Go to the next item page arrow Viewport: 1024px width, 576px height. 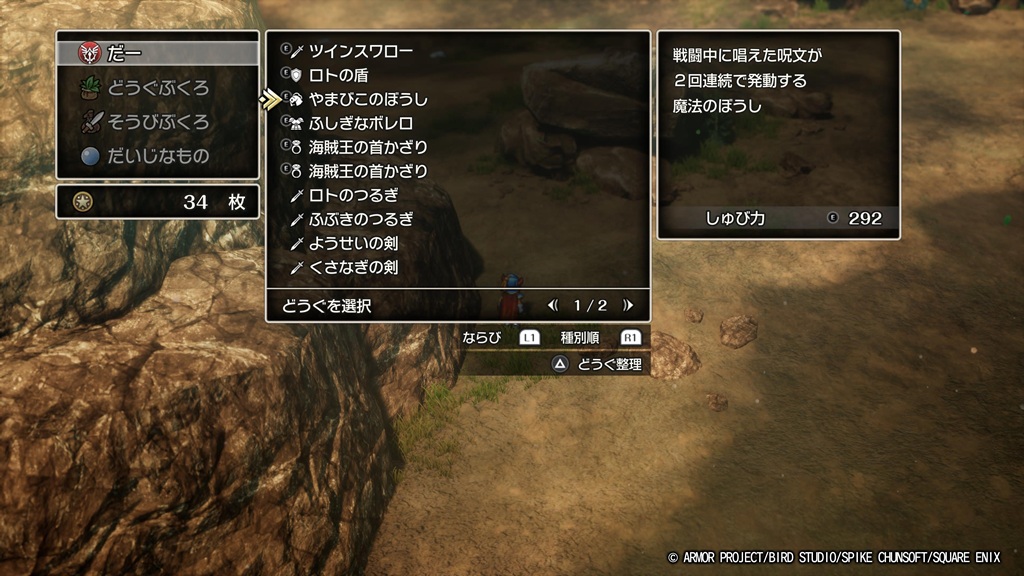click(628, 305)
